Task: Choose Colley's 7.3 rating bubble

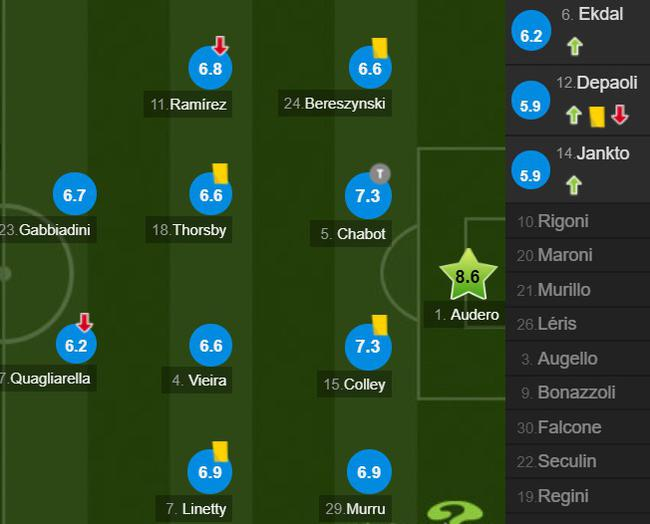Action: pyautogui.click(x=368, y=347)
